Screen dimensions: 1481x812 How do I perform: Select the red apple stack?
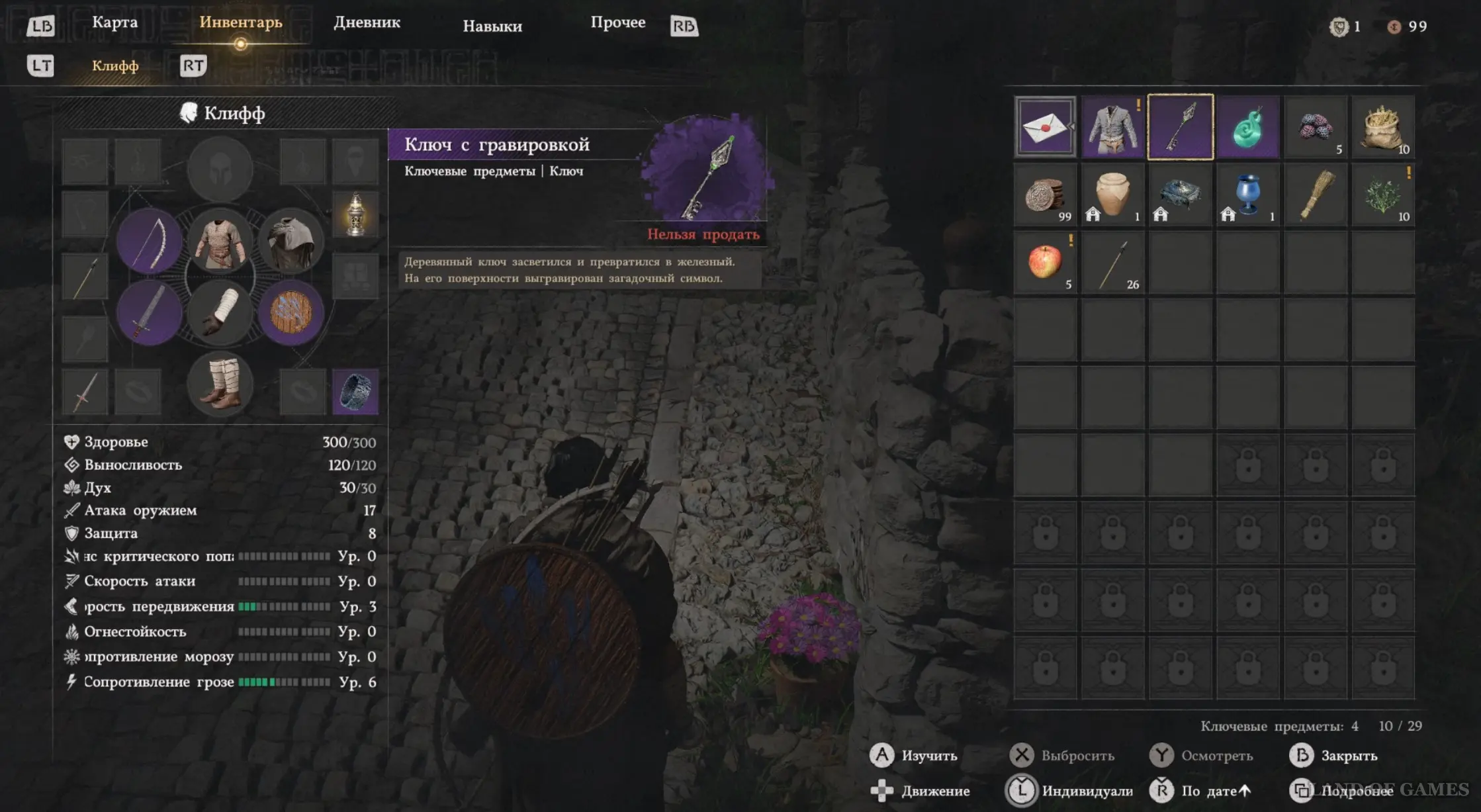[x=1045, y=262]
